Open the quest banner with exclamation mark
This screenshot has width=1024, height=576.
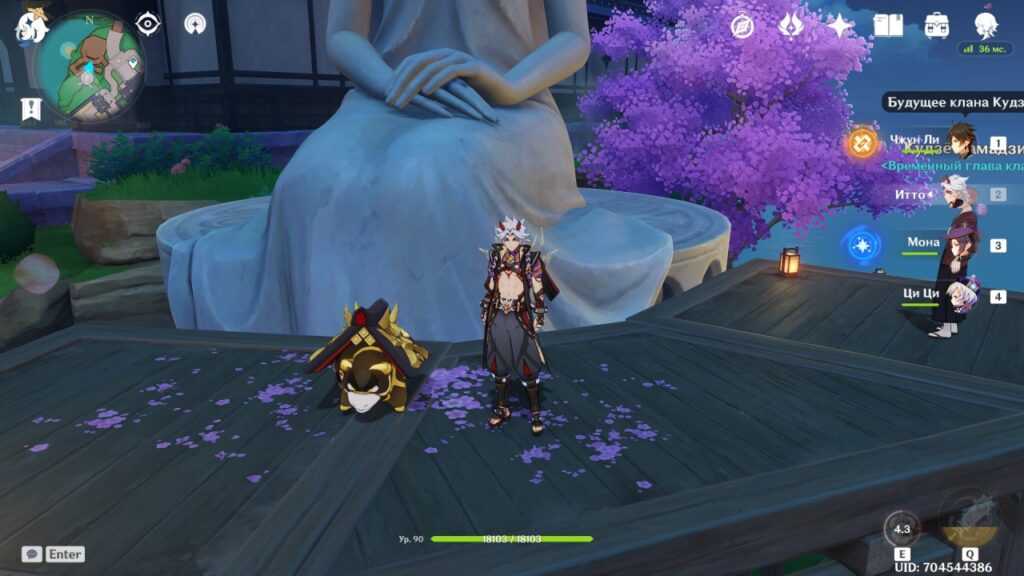31,108
